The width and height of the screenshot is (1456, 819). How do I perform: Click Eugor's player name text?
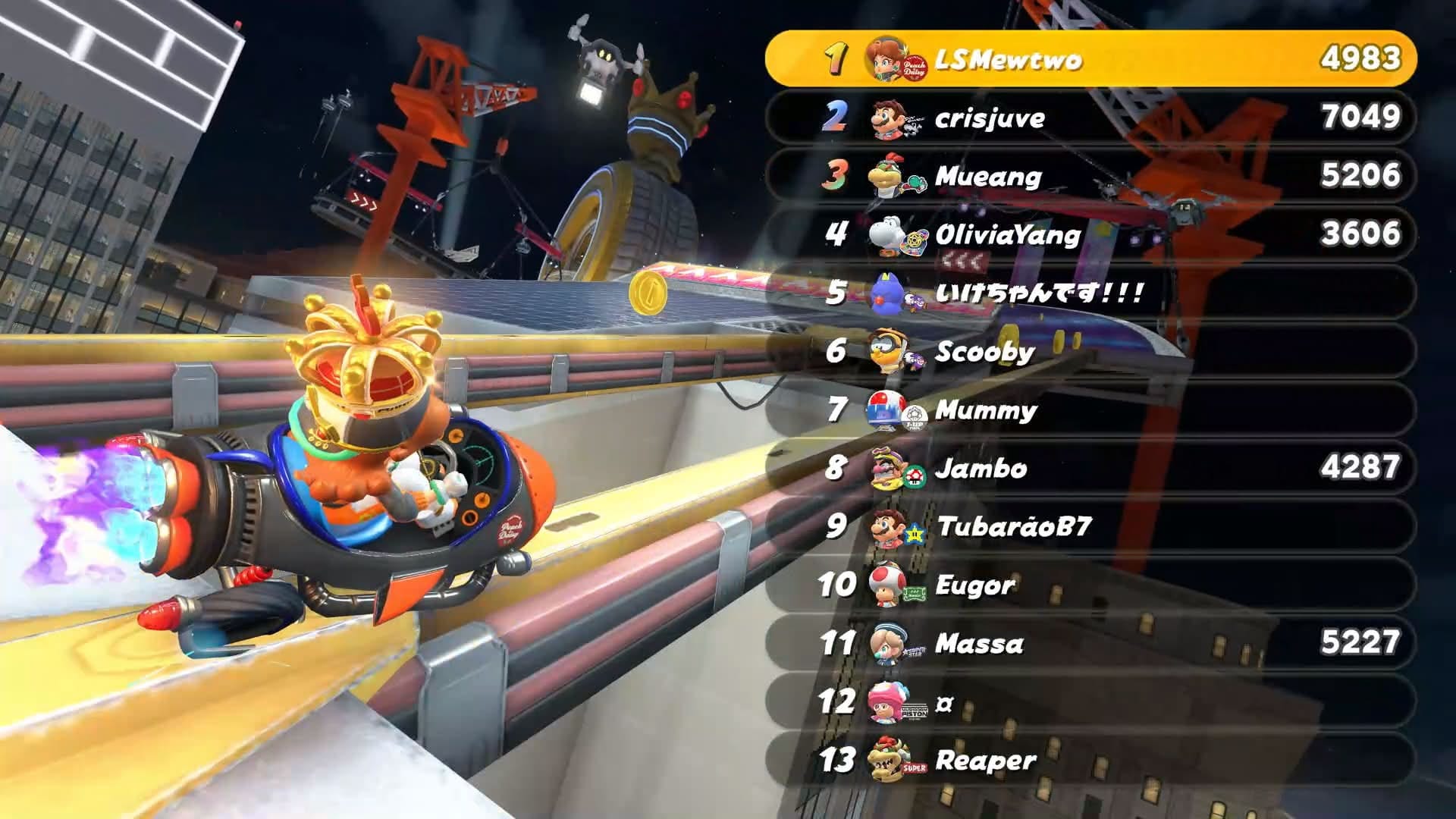pos(974,584)
